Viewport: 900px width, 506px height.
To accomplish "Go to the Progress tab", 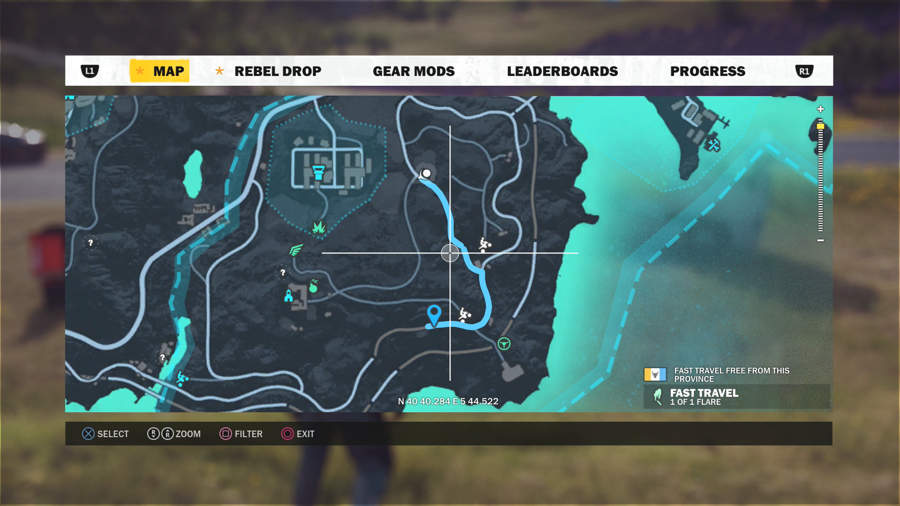I will pos(707,71).
